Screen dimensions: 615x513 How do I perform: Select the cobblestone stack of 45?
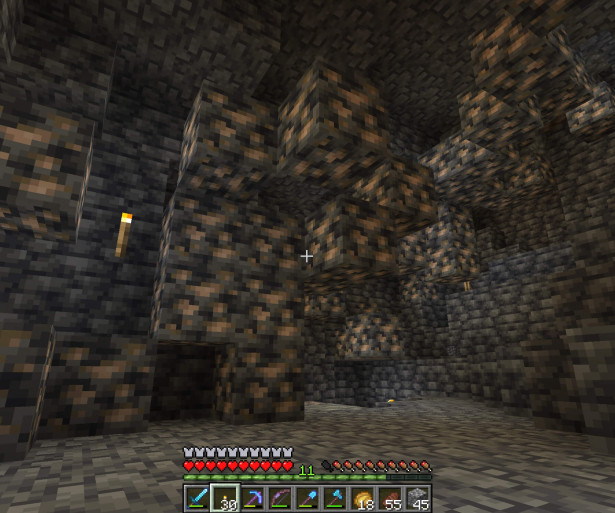point(418,497)
